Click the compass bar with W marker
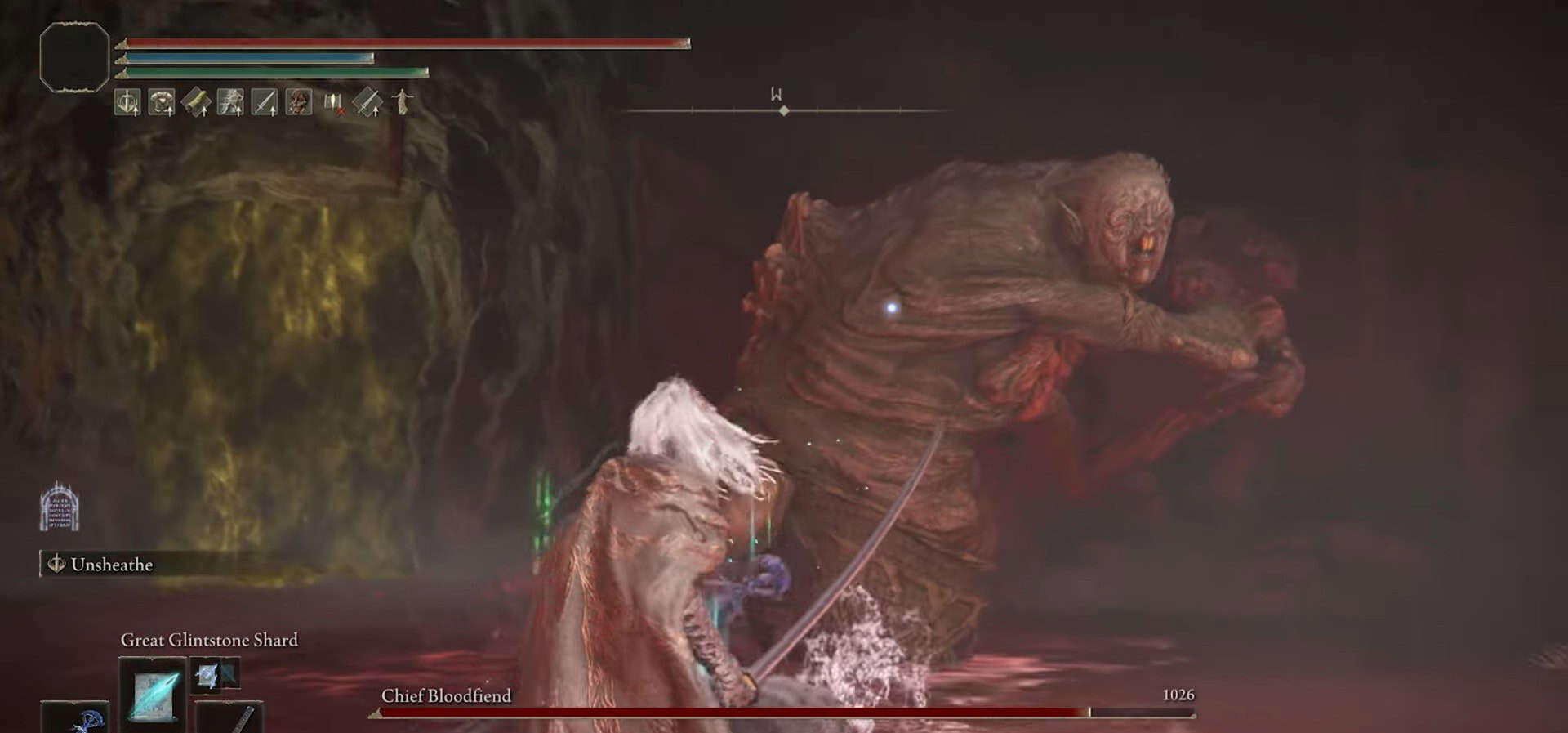Image resolution: width=1568 pixels, height=733 pixels. (782, 110)
